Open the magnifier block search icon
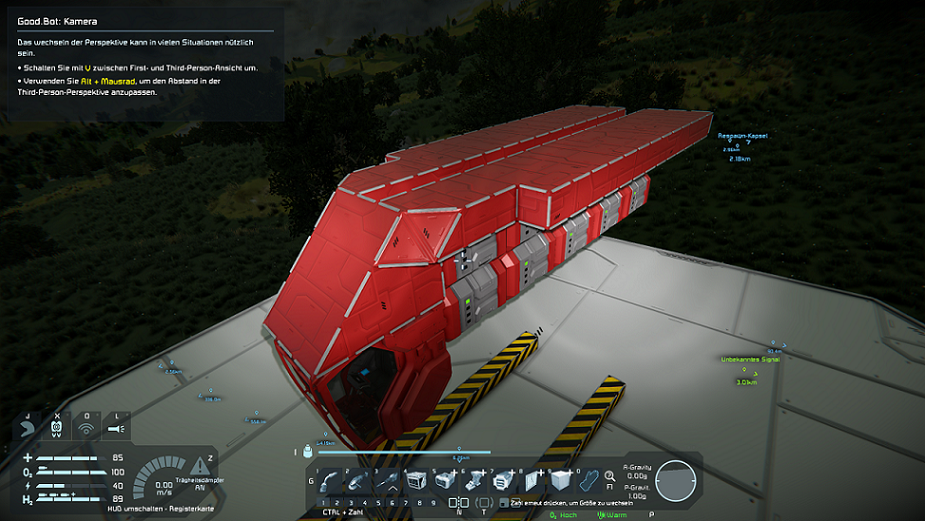925x521 pixels. pos(610,478)
